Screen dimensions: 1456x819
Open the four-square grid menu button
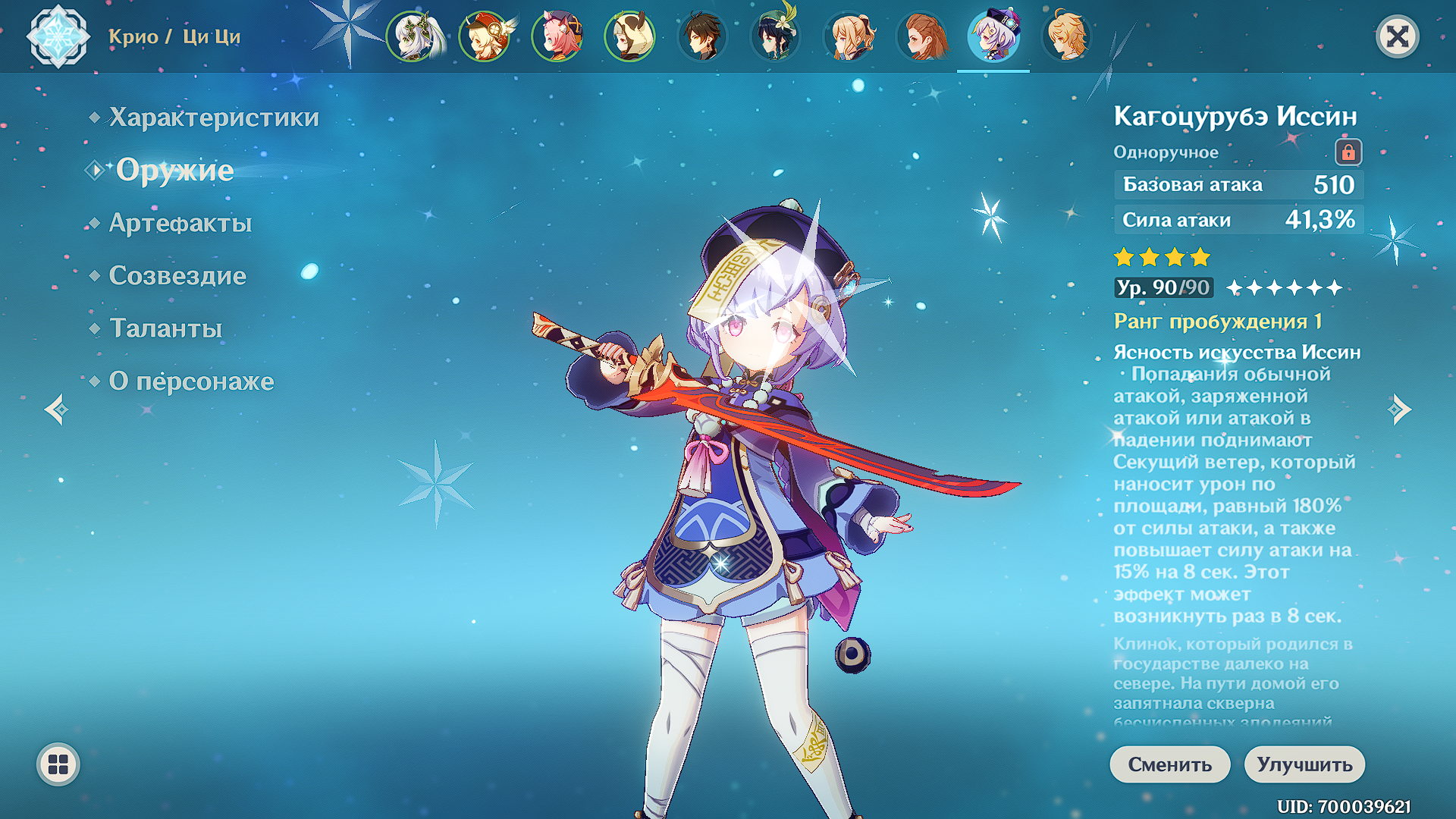point(58,764)
